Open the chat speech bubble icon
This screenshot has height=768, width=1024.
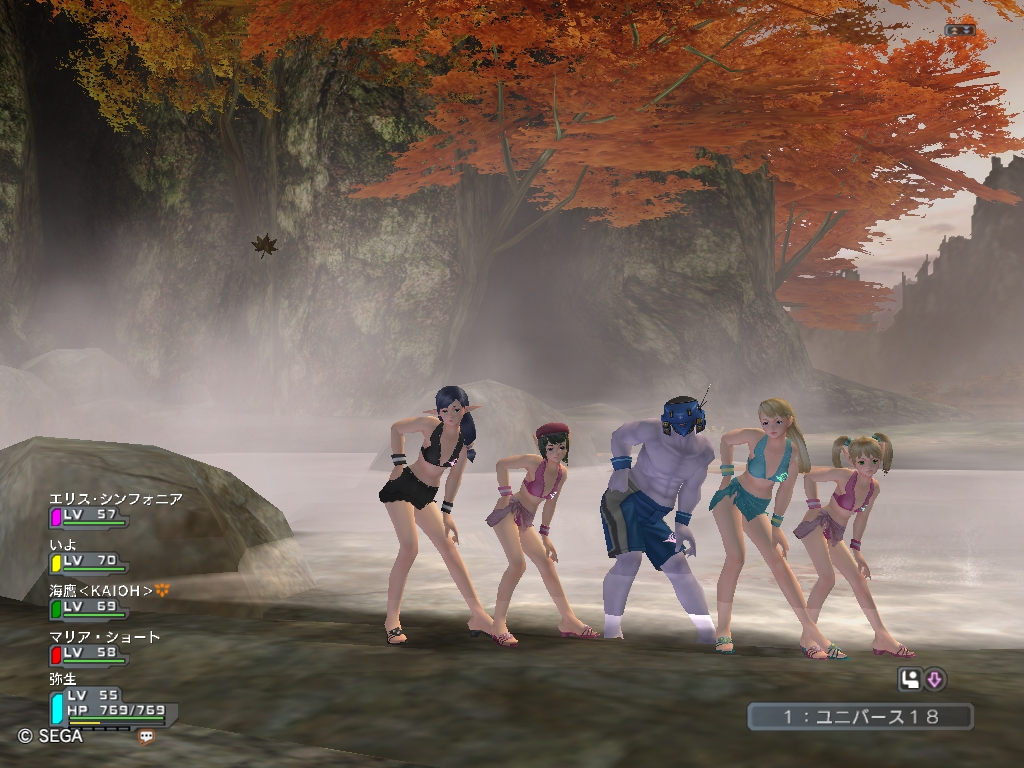click(147, 737)
